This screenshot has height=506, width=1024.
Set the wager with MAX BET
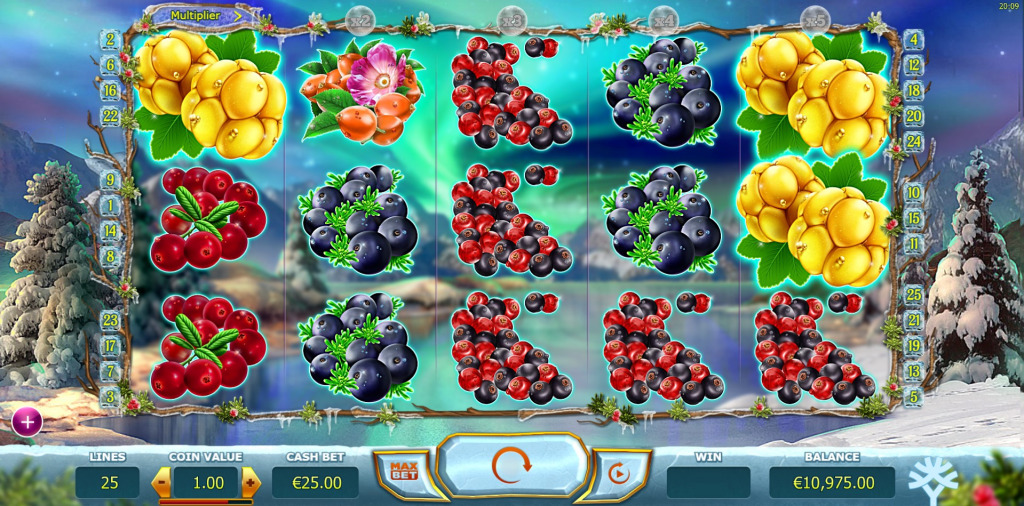click(402, 469)
